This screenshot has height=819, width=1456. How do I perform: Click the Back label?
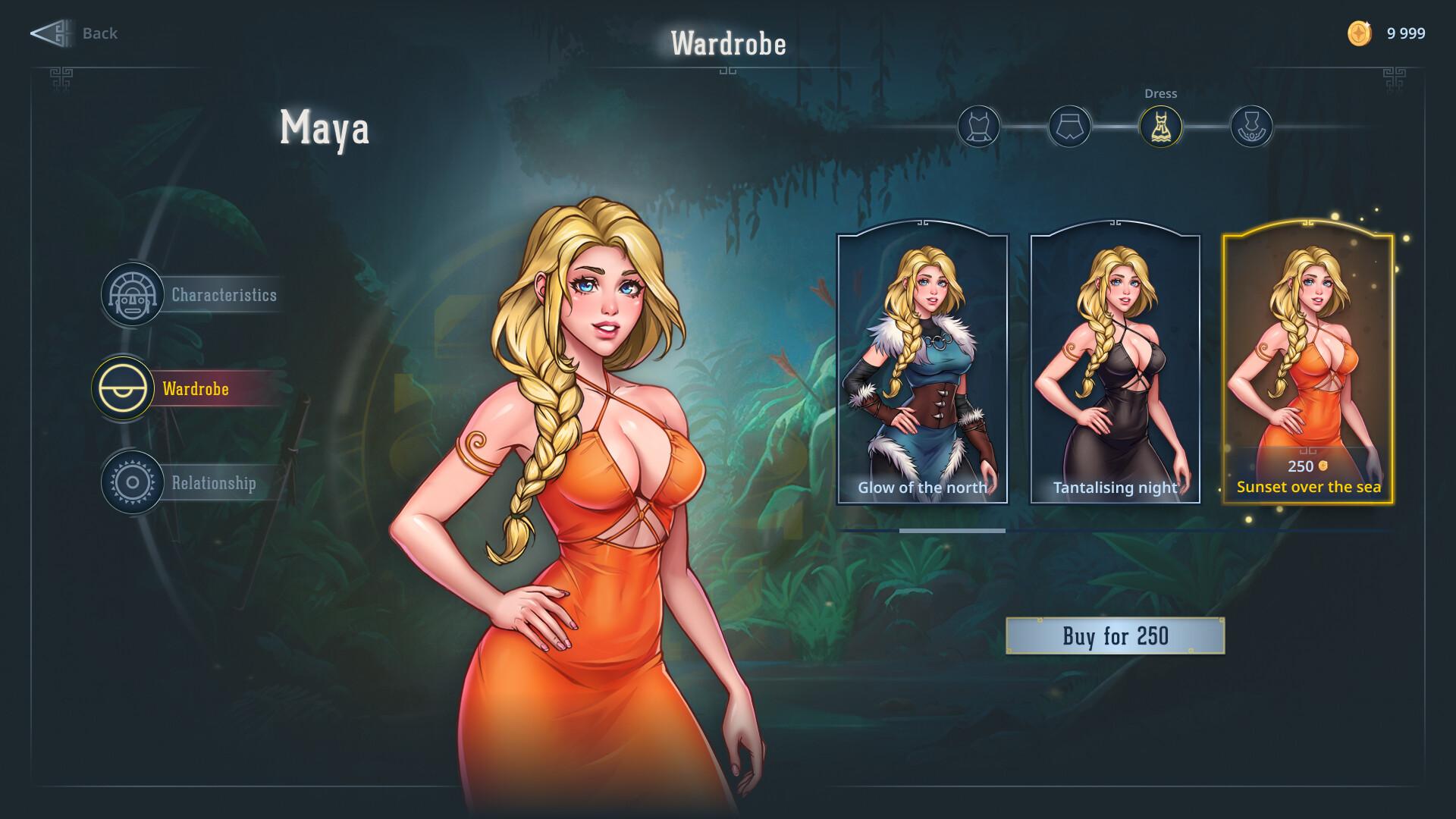(x=99, y=33)
